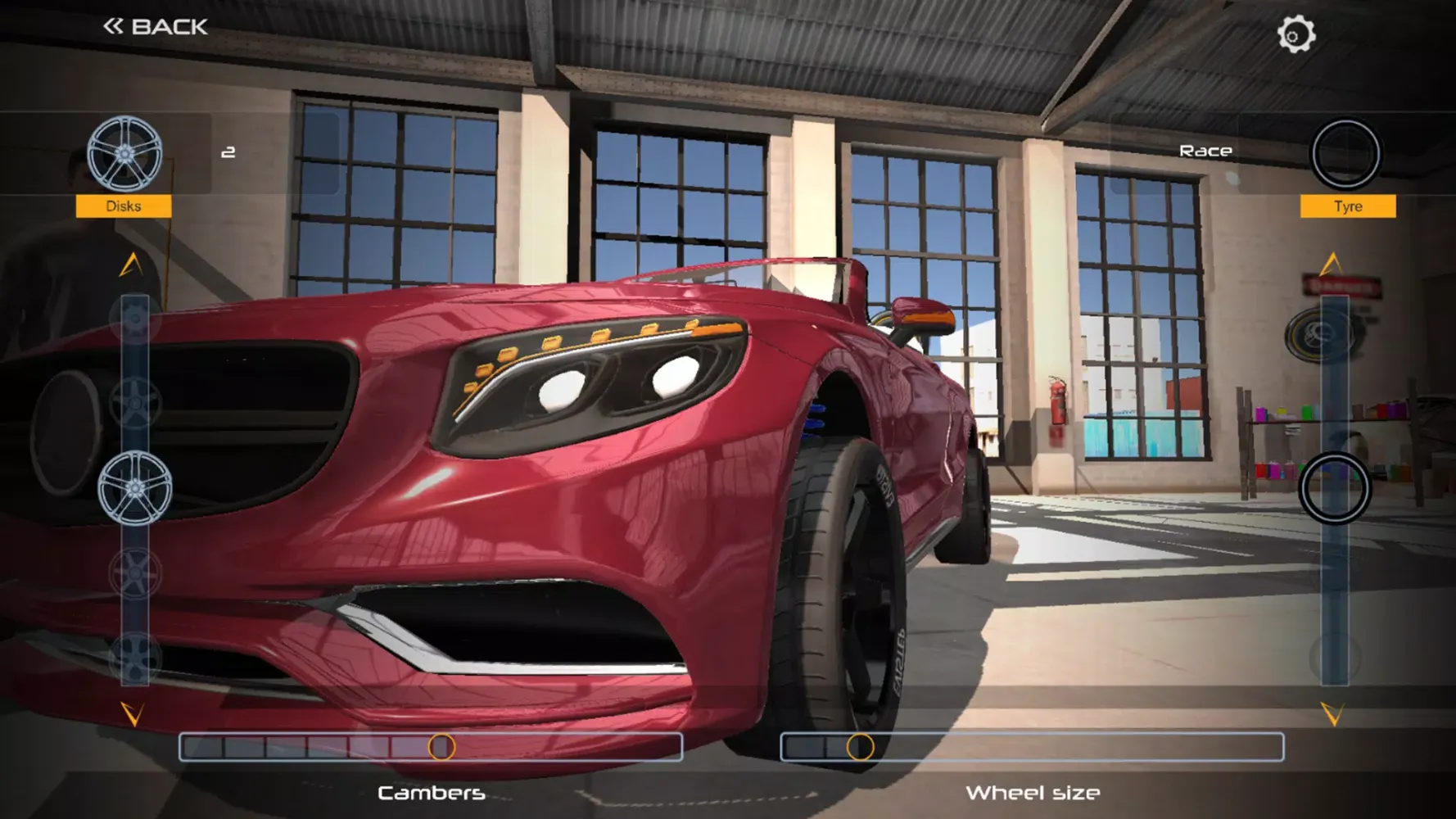The width and height of the screenshot is (1456, 819).
Task: Click the Wheel size slider handle
Action: tap(860, 747)
